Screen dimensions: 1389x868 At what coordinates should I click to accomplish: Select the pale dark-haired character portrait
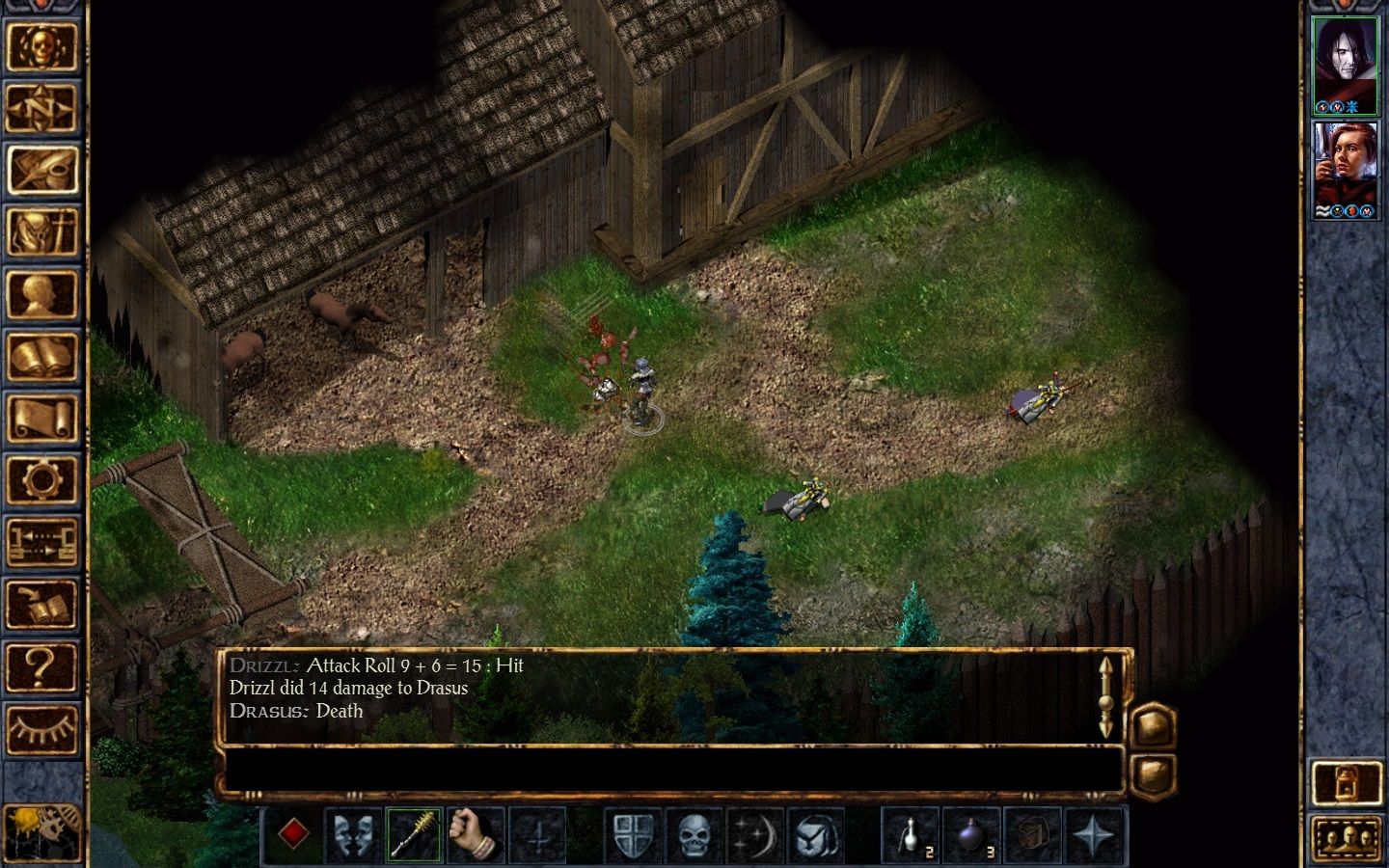point(1345,66)
